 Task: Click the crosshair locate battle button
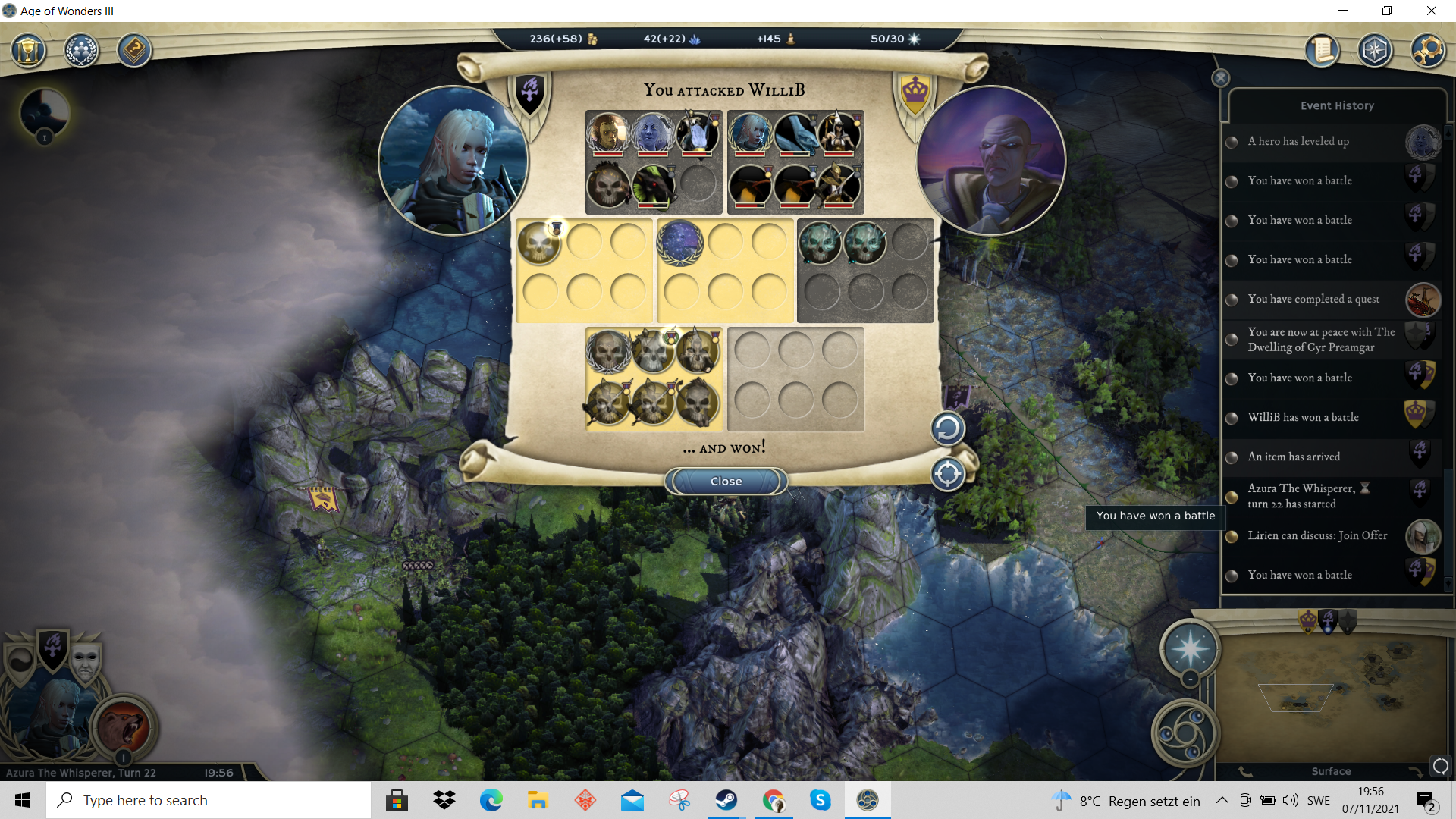tap(947, 475)
